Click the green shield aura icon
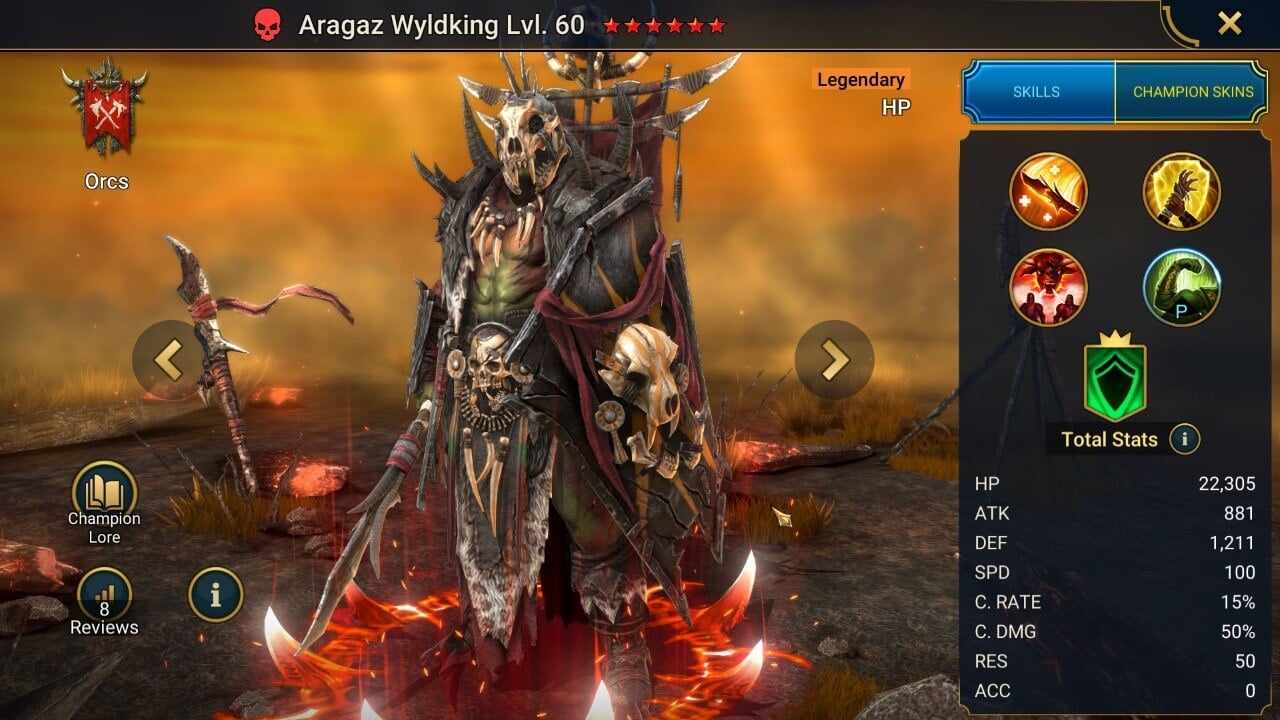The height and width of the screenshot is (720, 1280). 1114,379
